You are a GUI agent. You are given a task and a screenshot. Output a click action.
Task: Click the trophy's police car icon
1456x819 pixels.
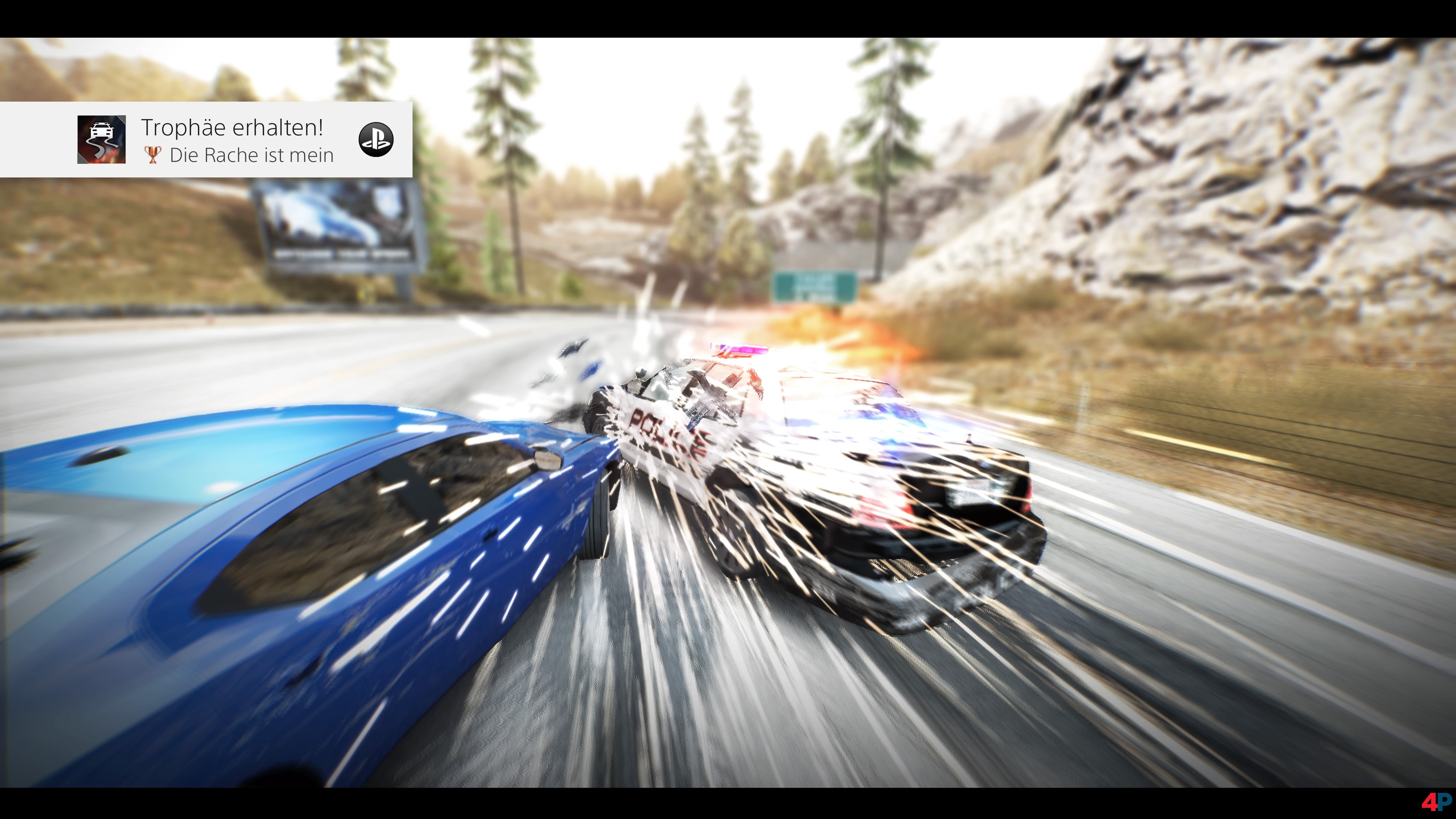tap(102, 140)
